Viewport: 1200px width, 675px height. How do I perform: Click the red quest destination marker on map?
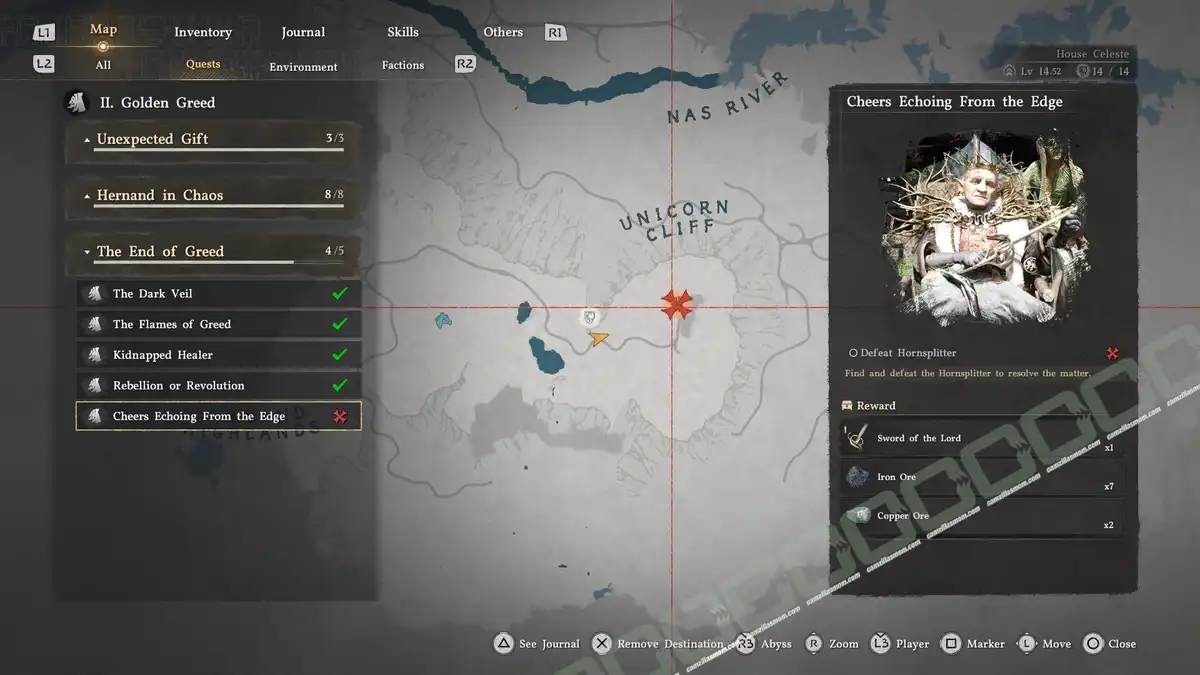point(677,304)
